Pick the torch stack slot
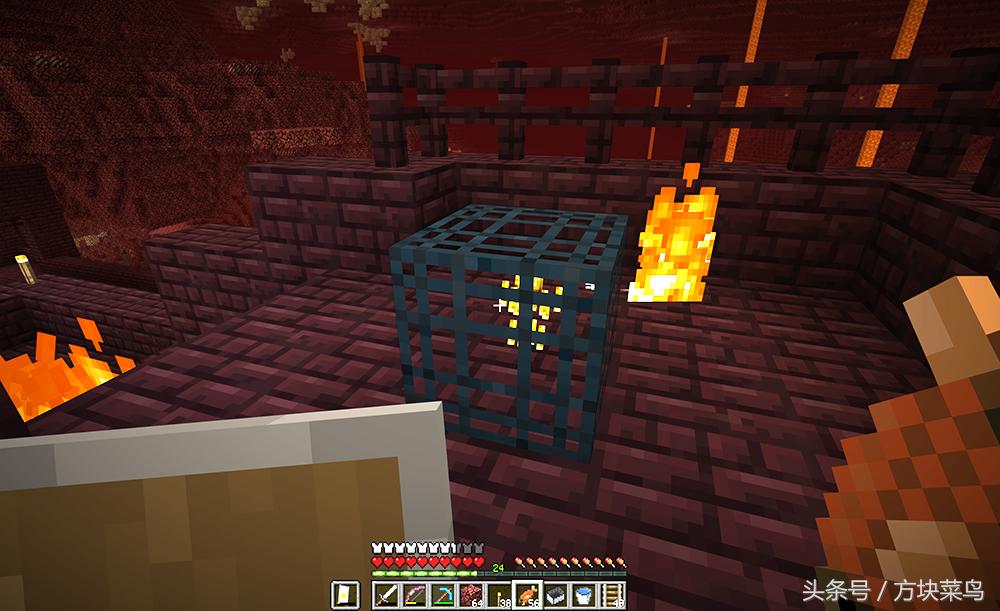The image size is (1000, 611). pos(500,596)
